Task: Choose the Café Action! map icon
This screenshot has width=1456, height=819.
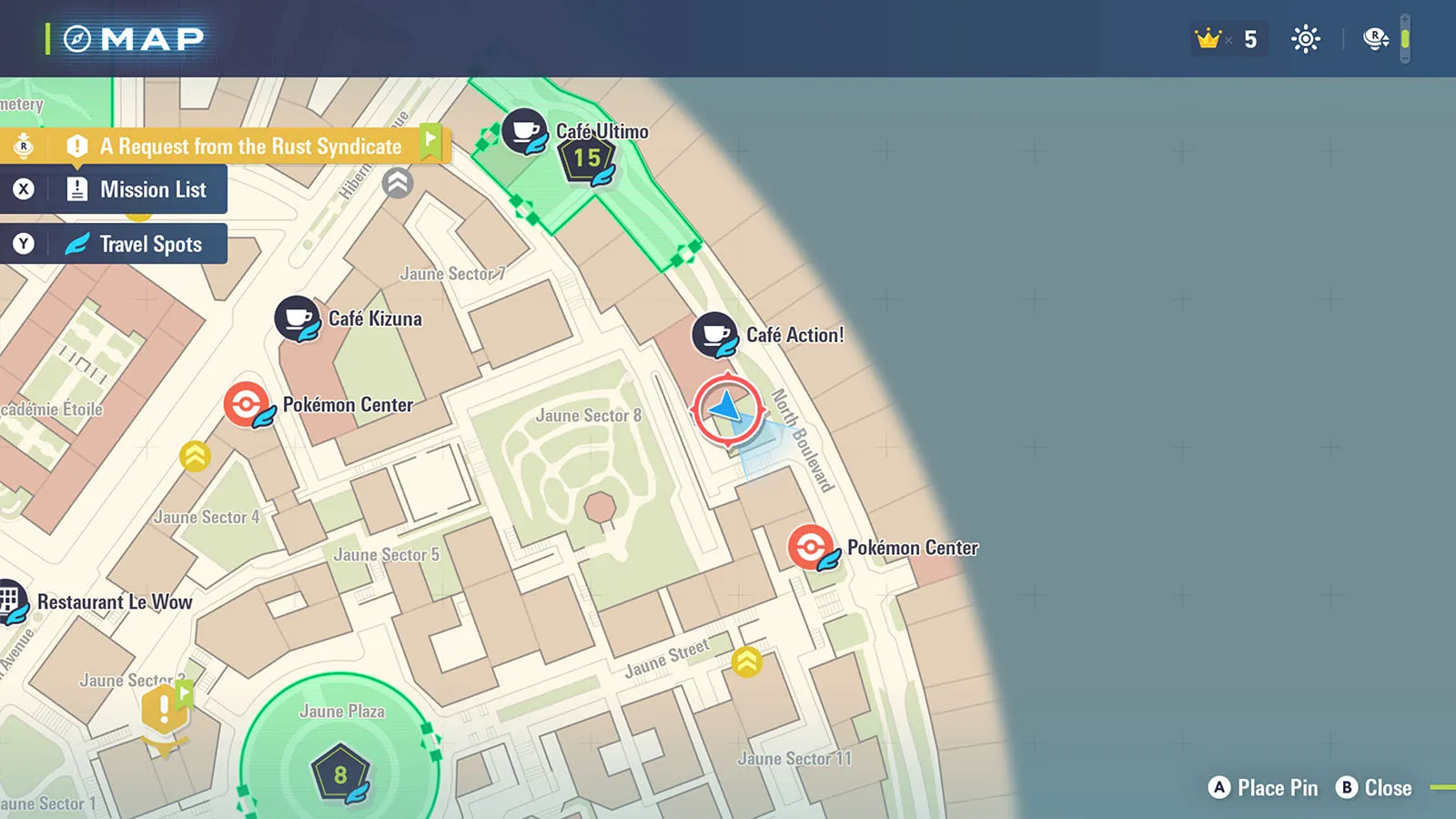Action: tap(714, 335)
